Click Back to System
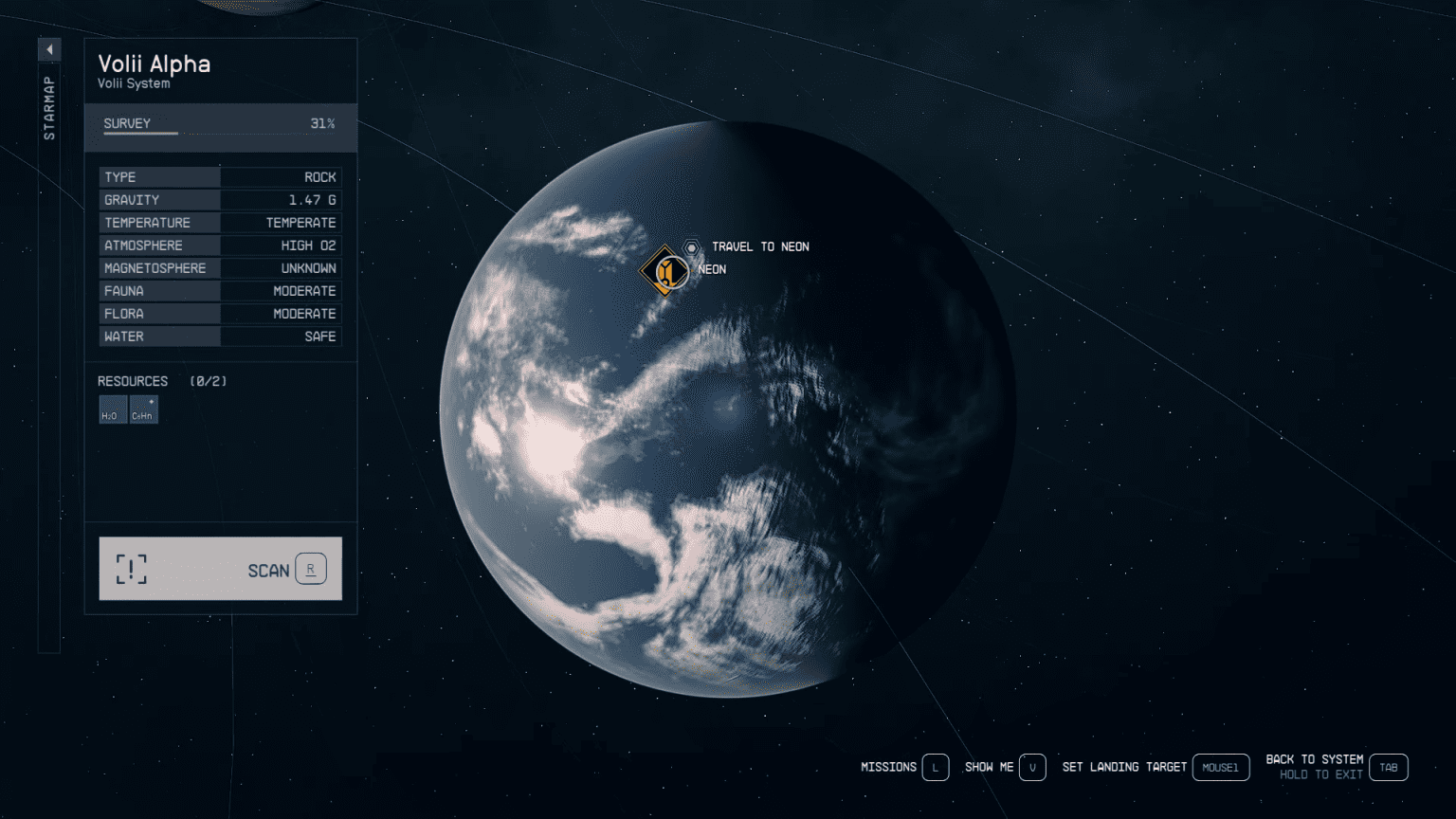1456x819 pixels. (1316, 758)
